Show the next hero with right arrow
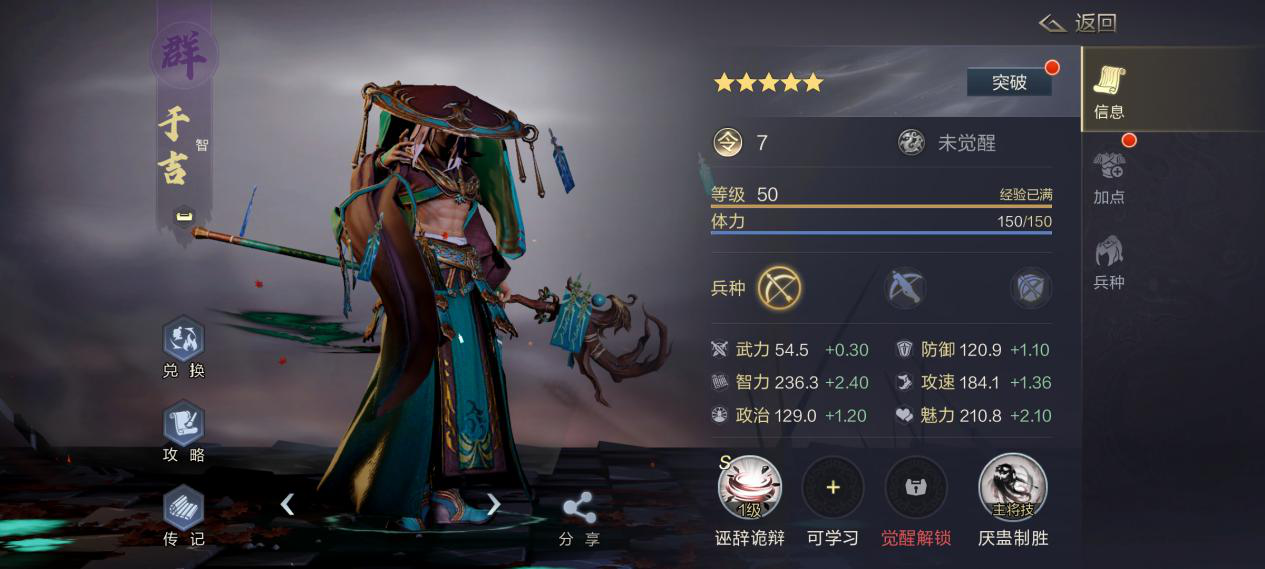Screen dimensions: 1265x569 pyautogui.click(x=493, y=504)
